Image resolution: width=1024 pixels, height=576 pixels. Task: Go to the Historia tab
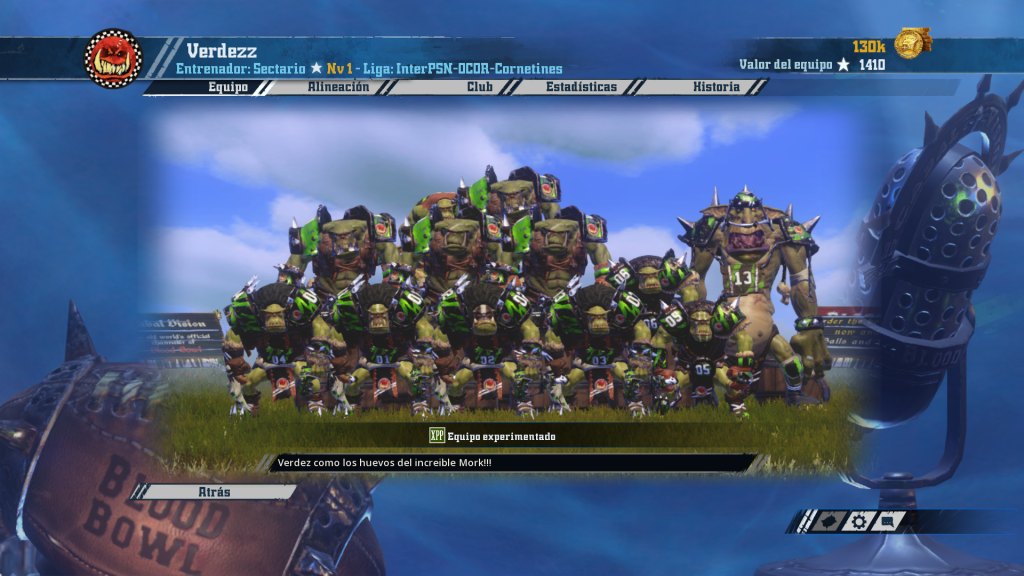(x=716, y=87)
